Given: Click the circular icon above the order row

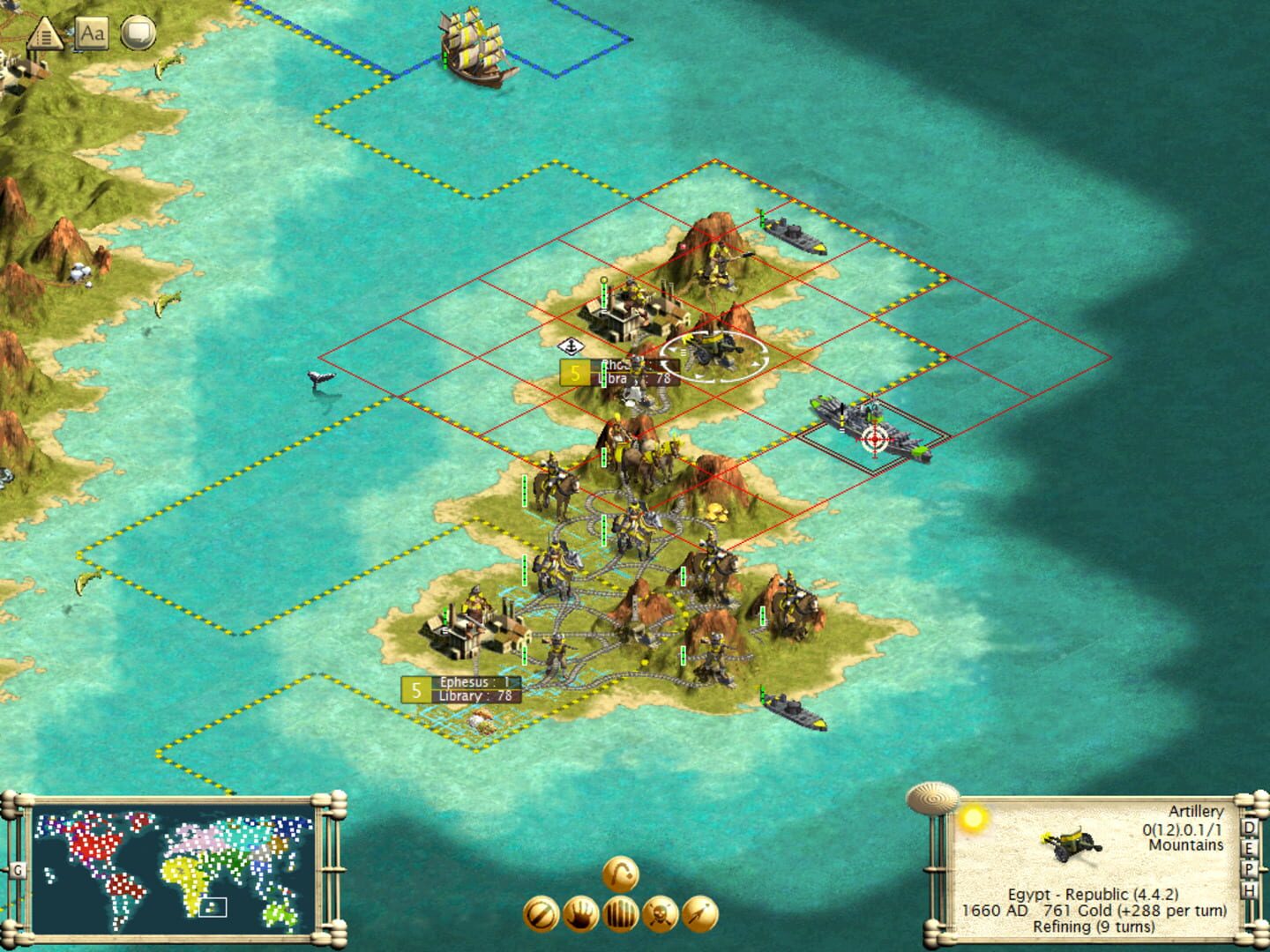Looking at the screenshot, I should pos(618,874).
